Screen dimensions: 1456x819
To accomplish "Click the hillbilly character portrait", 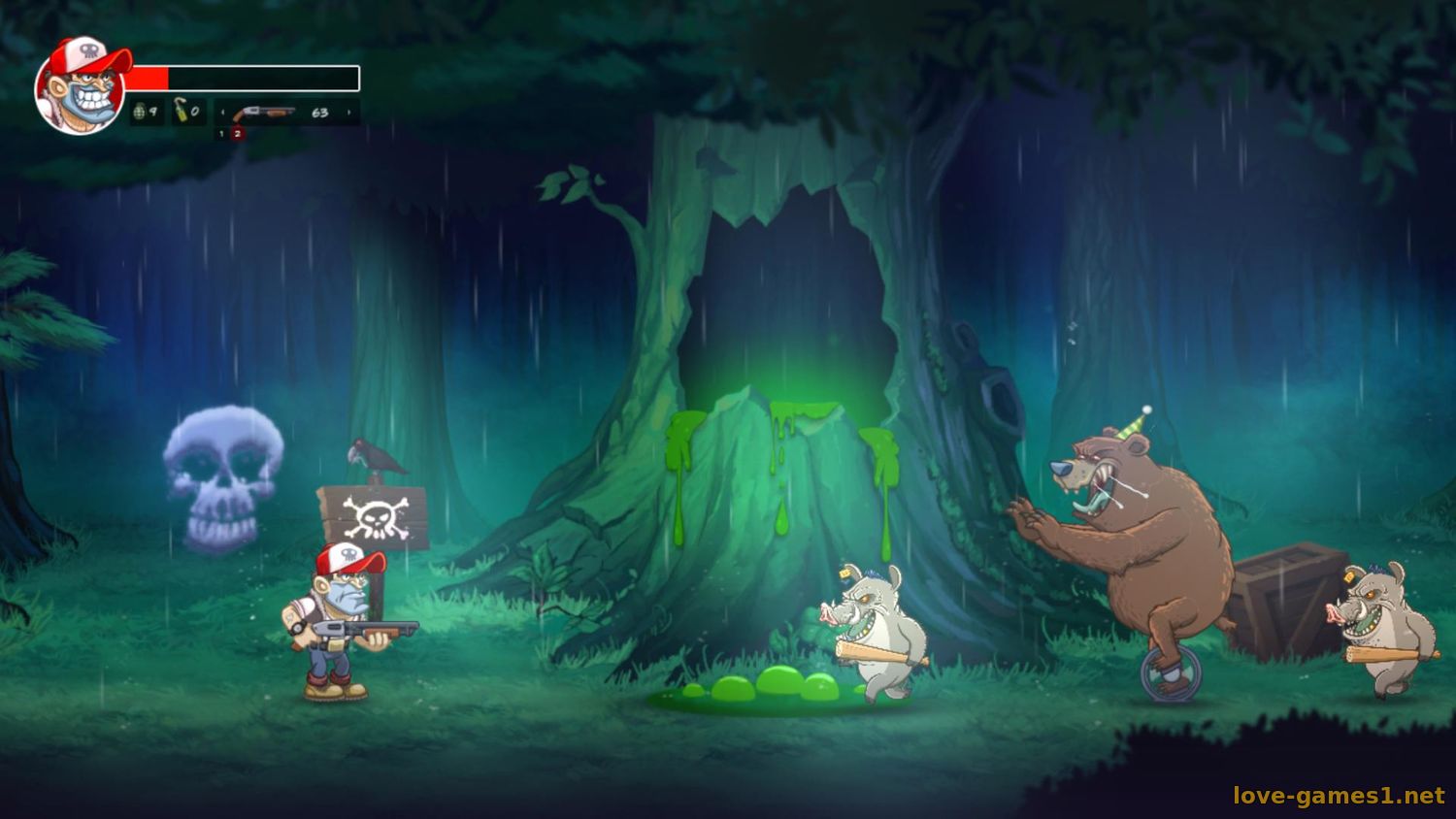I will click(80, 85).
